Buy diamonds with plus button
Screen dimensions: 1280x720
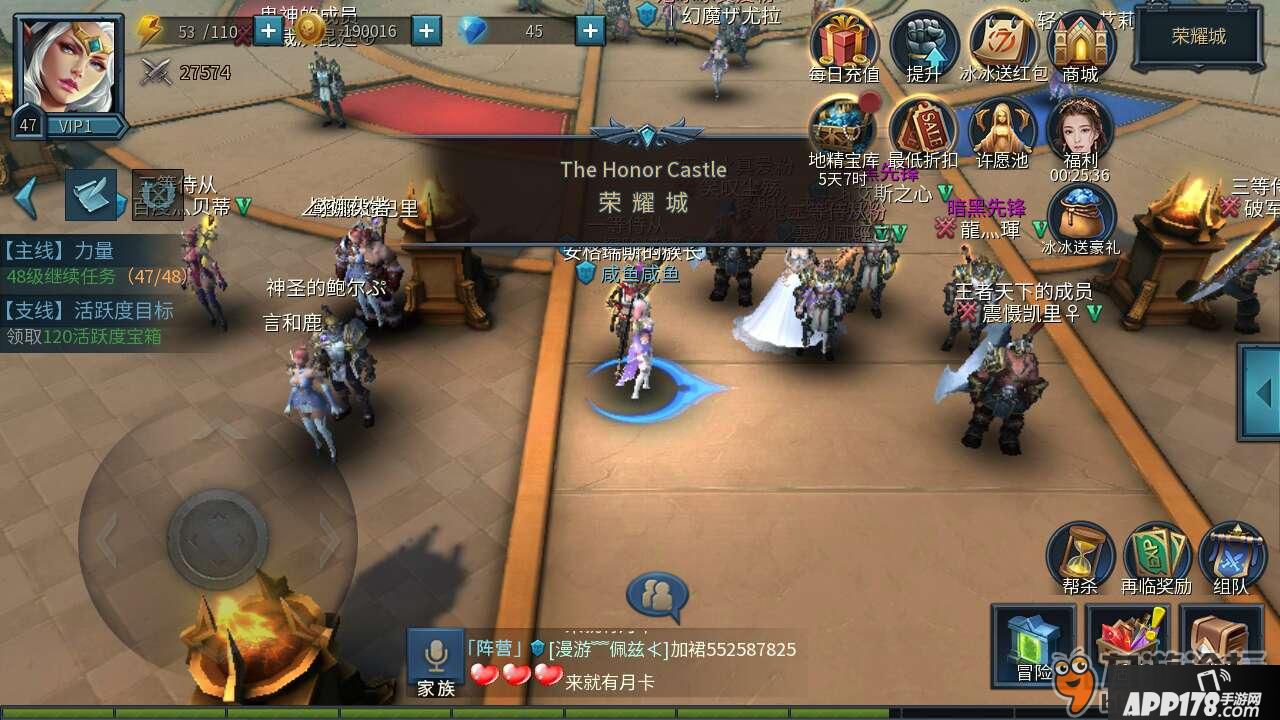[590, 31]
